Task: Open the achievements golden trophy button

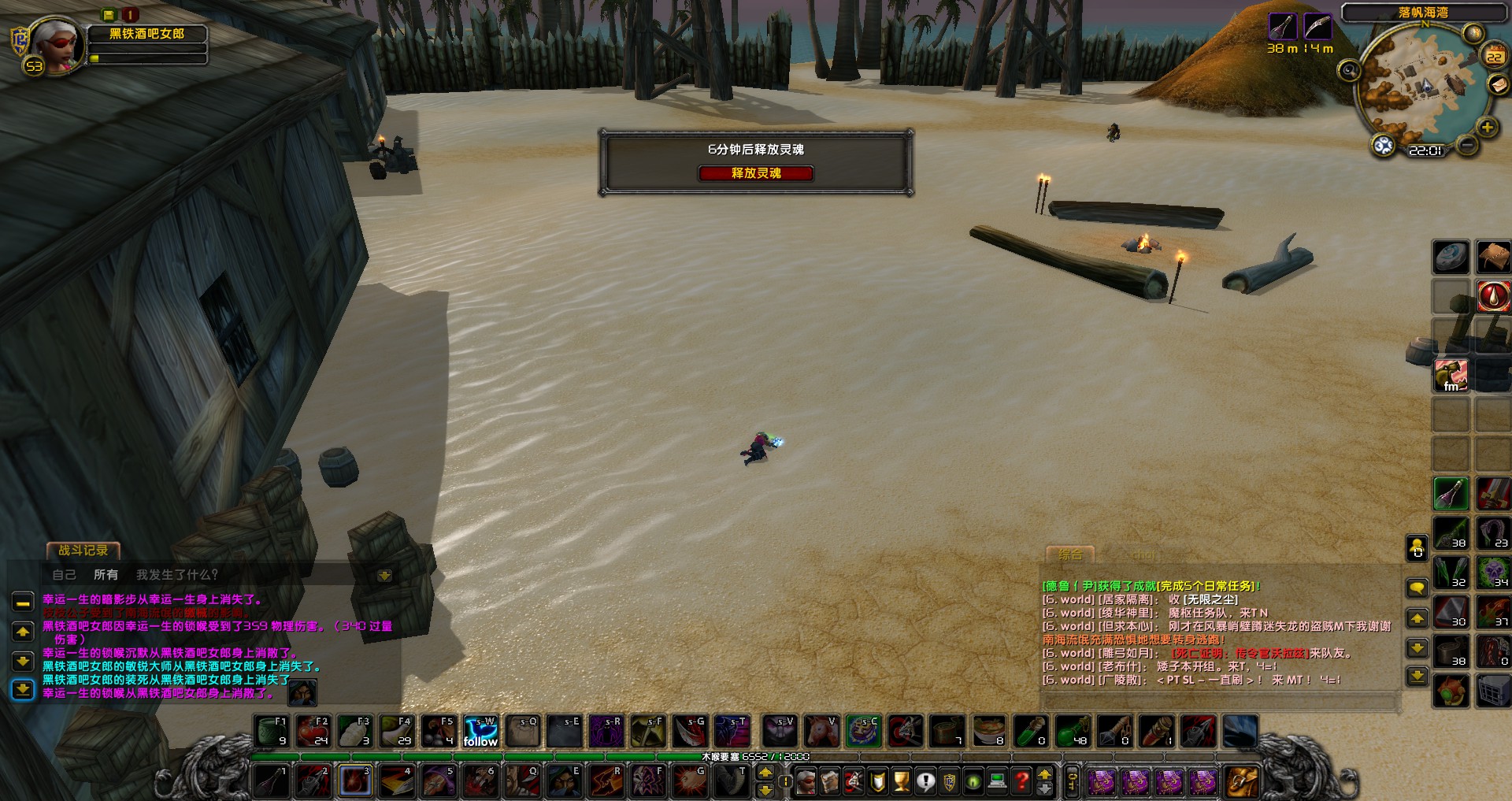Action: point(902,781)
